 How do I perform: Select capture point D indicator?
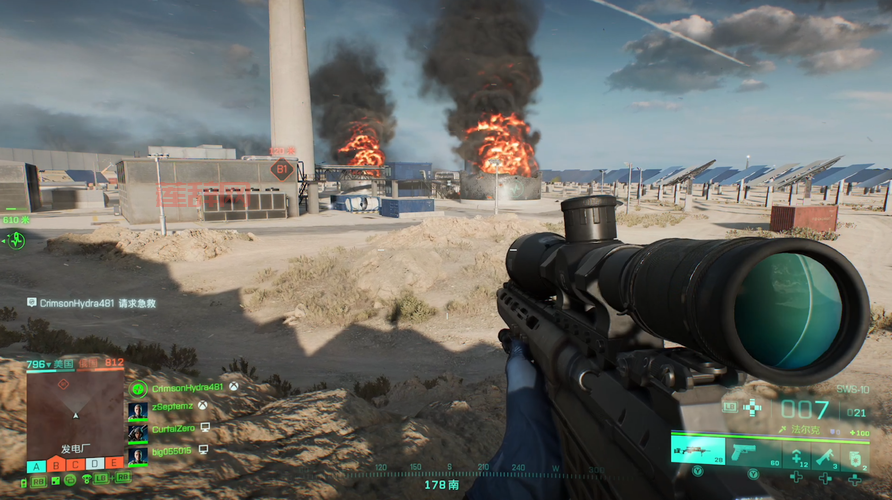[x=95, y=465]
